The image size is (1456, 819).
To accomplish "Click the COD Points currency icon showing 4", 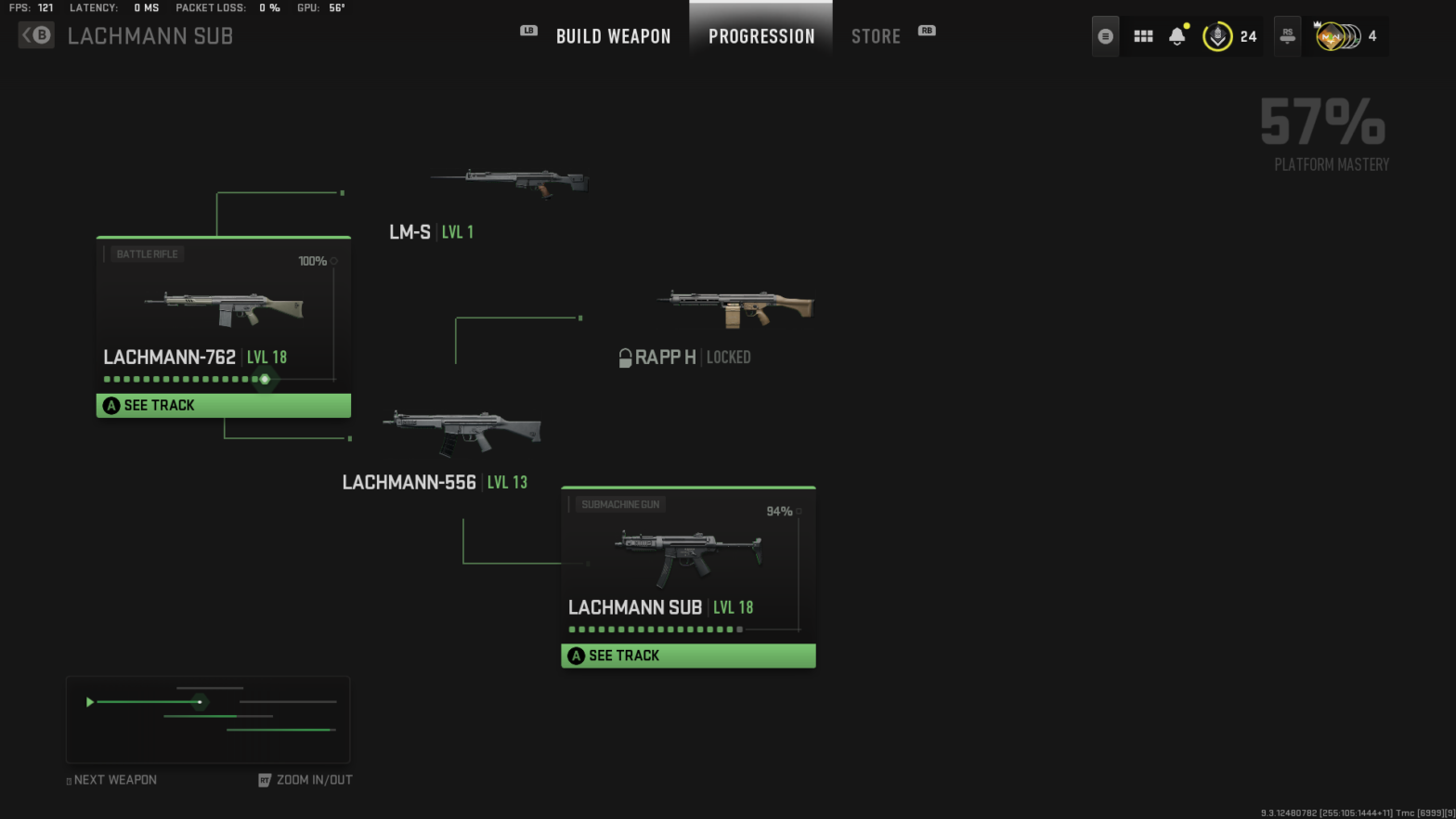I will click(1337, 36).
